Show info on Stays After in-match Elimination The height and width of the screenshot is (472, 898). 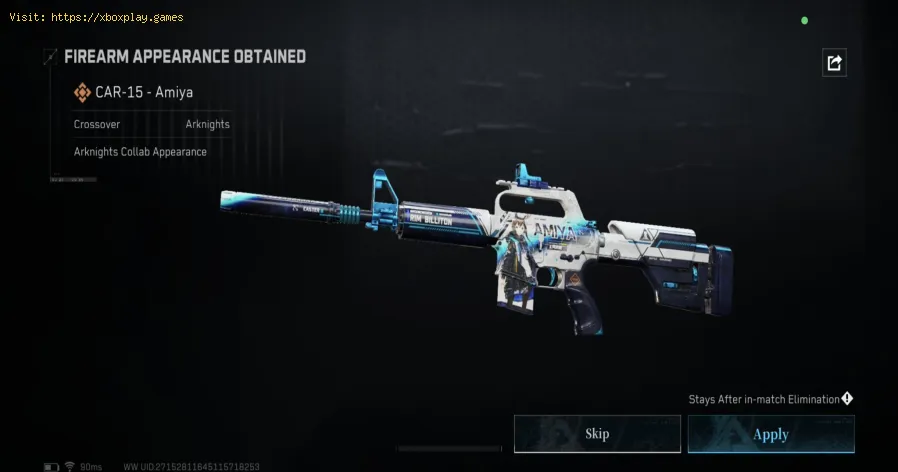tap(847, 399)
